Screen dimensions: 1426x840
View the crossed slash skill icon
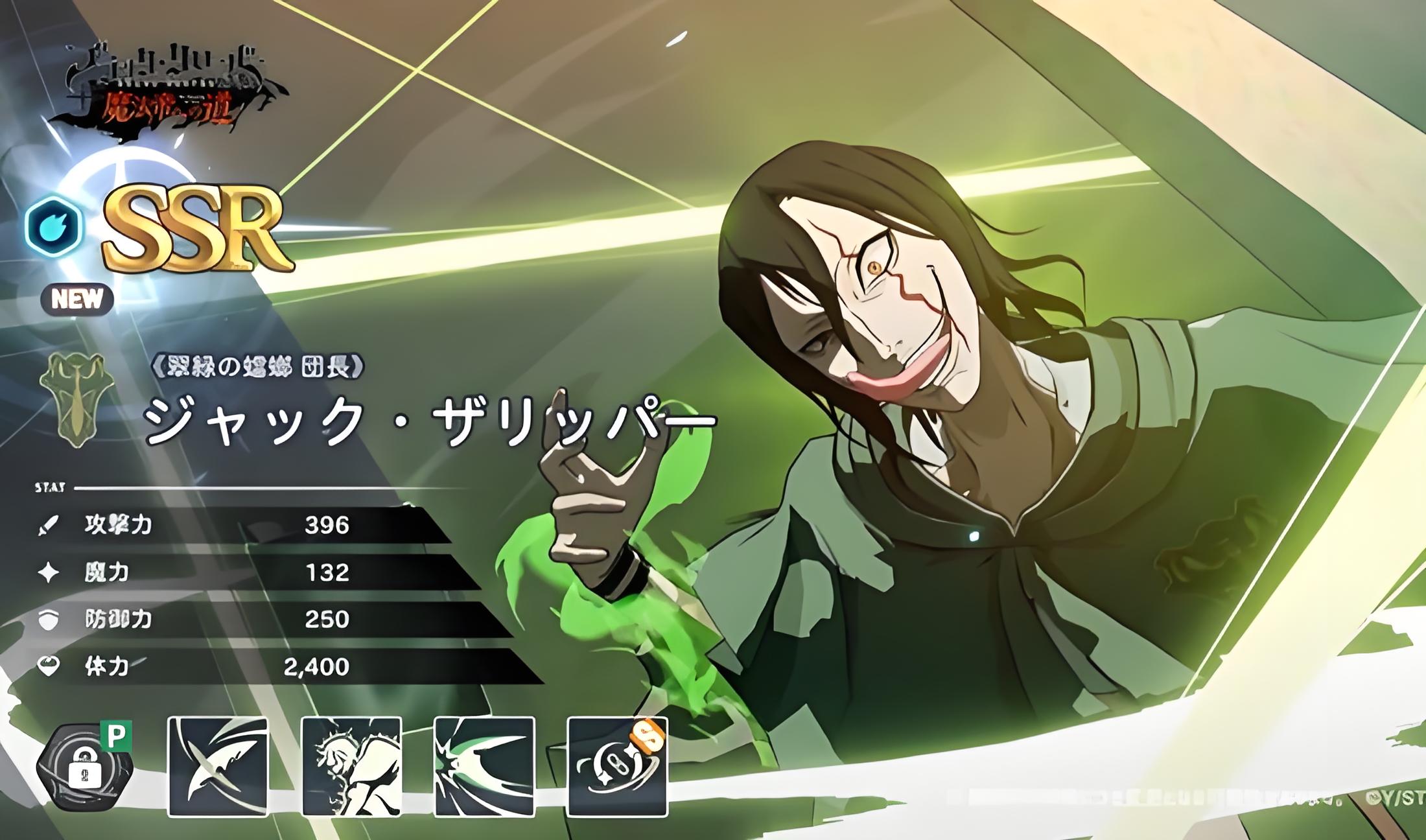point(218,766)
